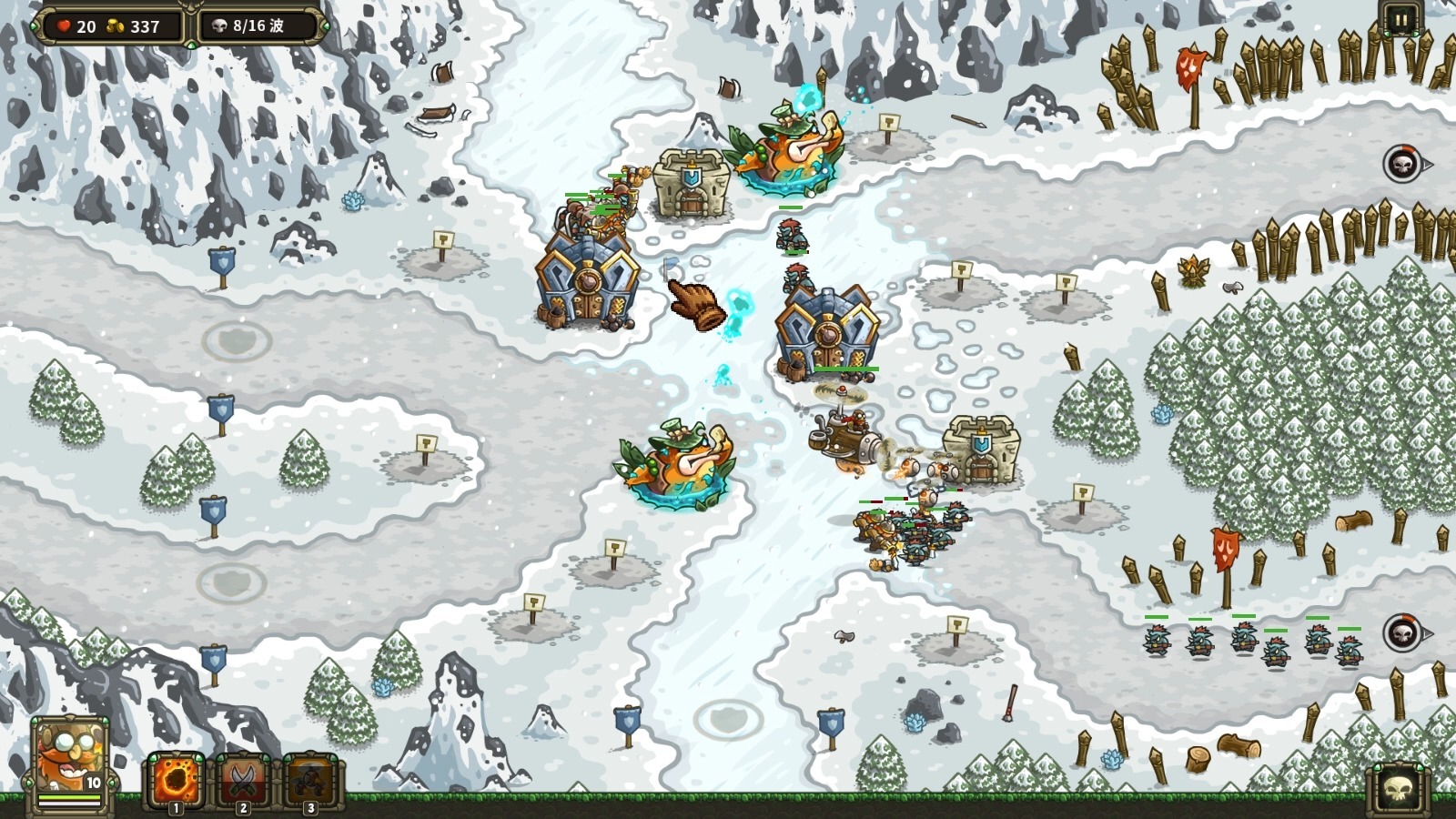Call the next wave at the upper skull marker
This screenshot has height=819, width=1456.
pos(1402,165)
